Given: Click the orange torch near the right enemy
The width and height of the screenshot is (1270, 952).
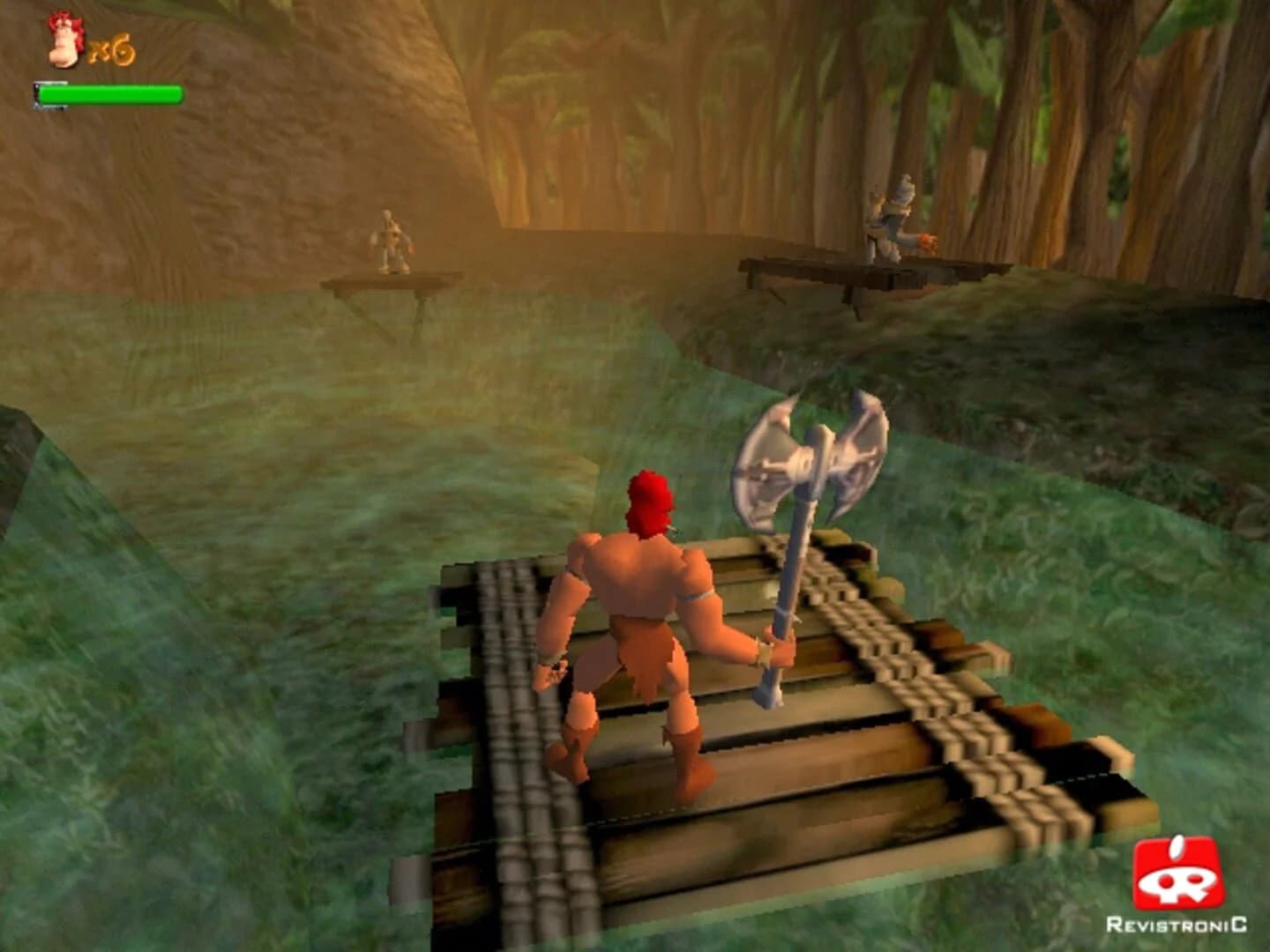Looking at the screenshot, I should [928, 244].
